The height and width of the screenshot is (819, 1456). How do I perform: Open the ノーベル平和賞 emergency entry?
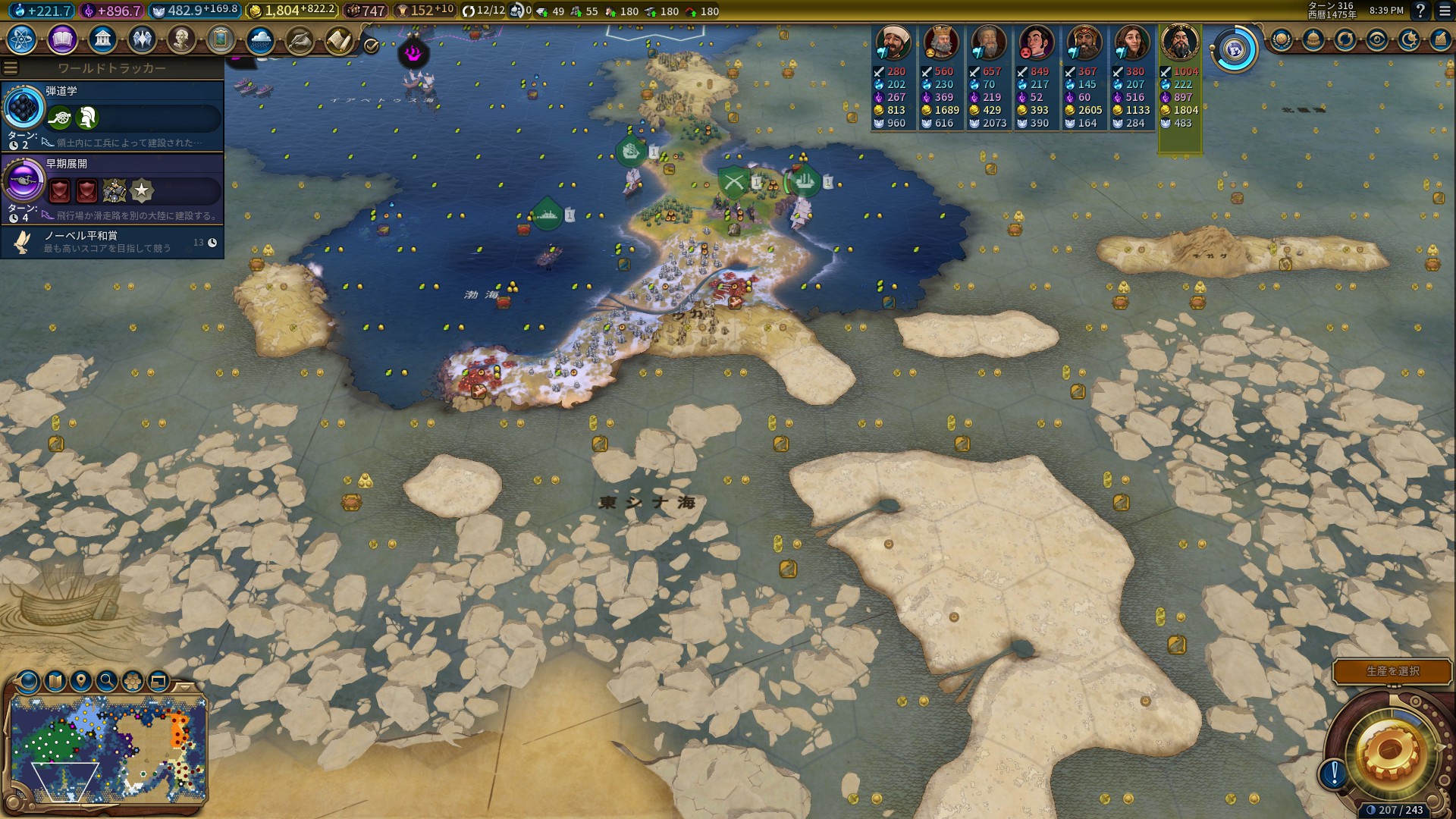pyautogui.click(x=114, y=242)
